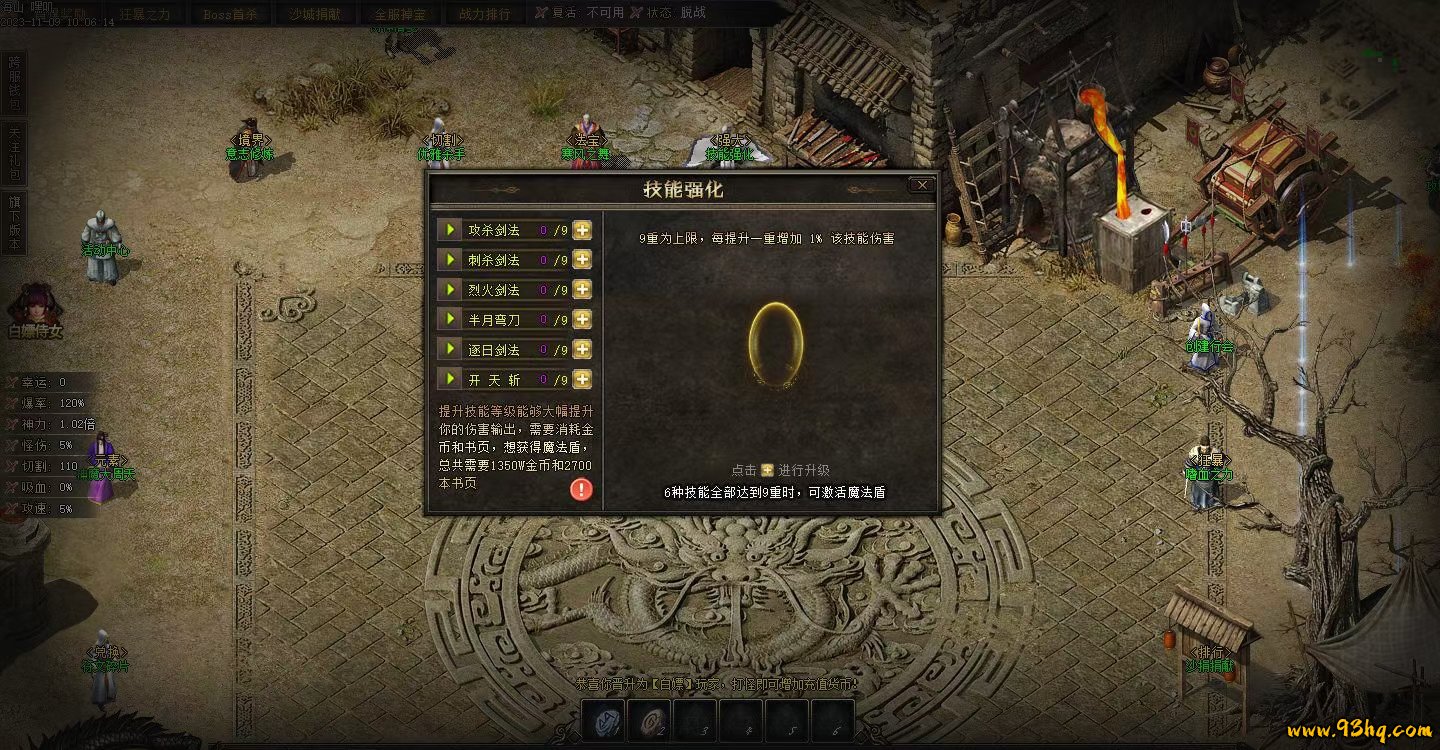Viewport: 1440px width, 750px height.
Task: Upgrade 烈火剑法 with its plus button
Action: tap(582, 290)
